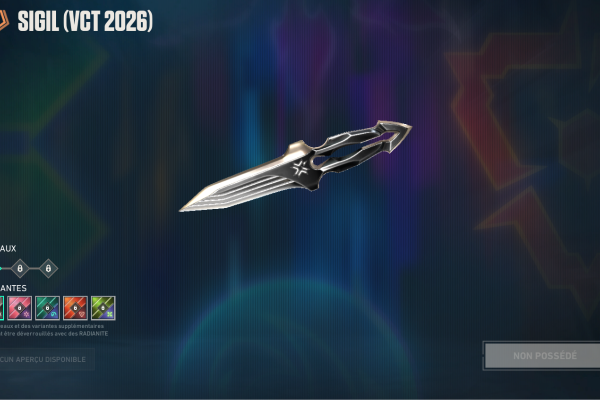Select the pink locked variant swatch
The image size is (600, 400).
click(x=20, y=308)
